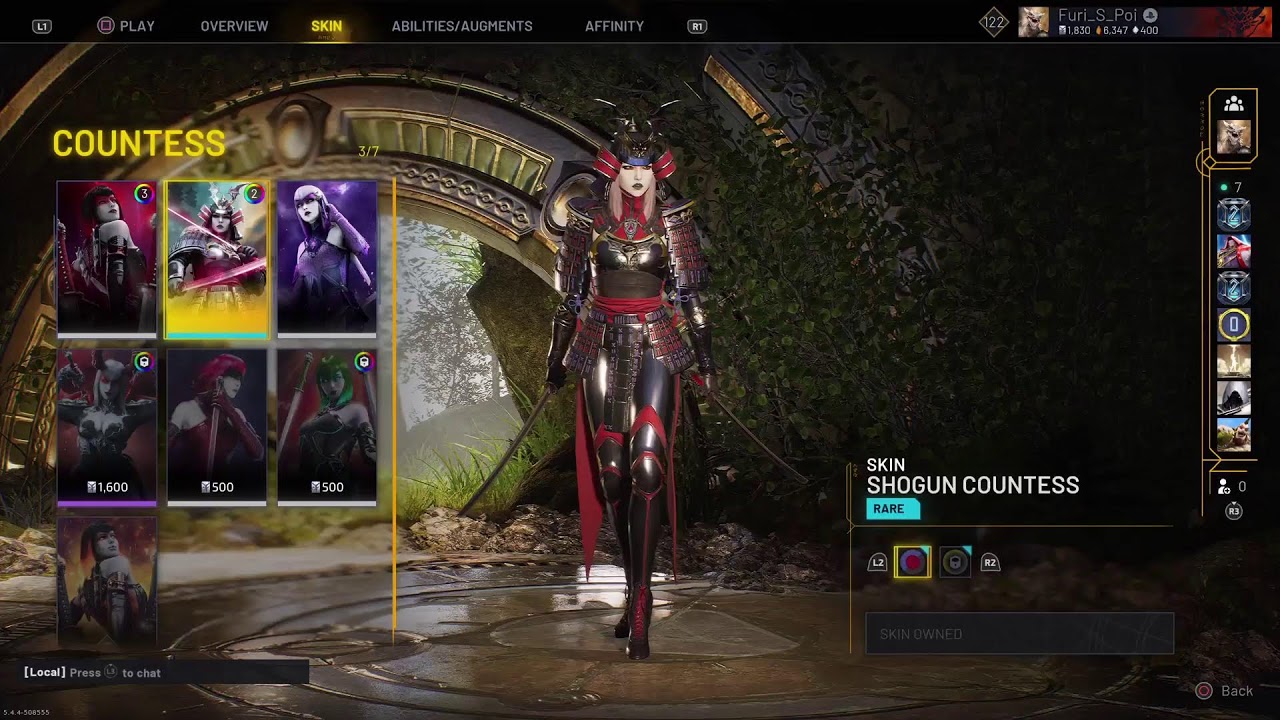Click the Skin Owned button
1280x720 pixels.
coord(1019,634)
